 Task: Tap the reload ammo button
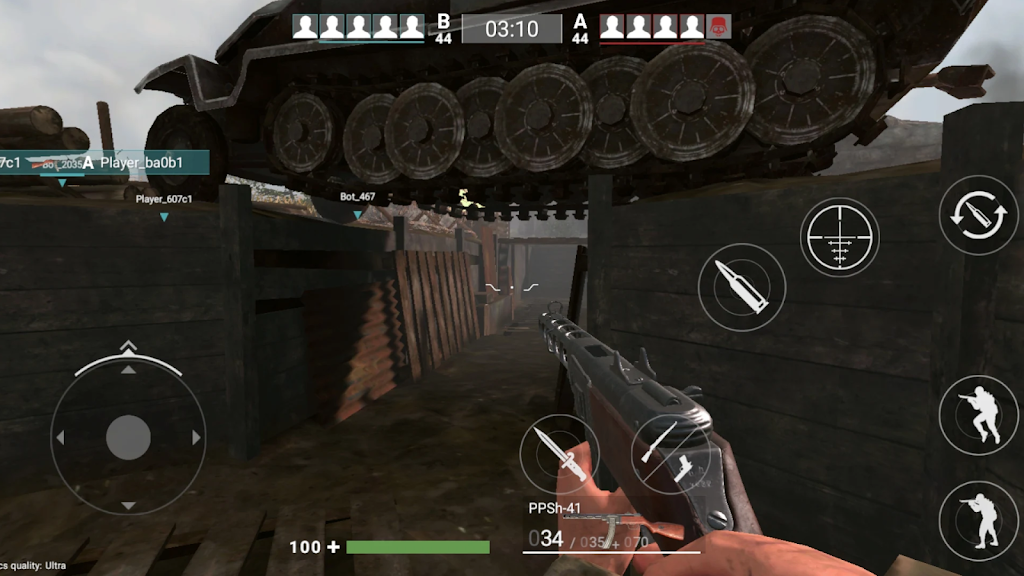(x=978, y=214)
